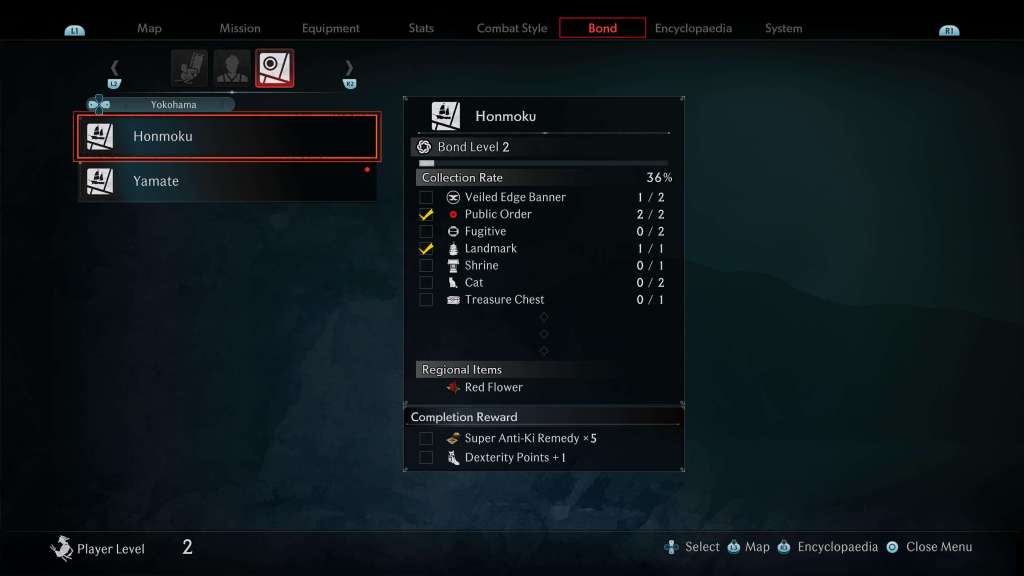The width and height of the screenshot is (1024, 576).
Task: Go to the Equipment tab
Action: point(331,28)
